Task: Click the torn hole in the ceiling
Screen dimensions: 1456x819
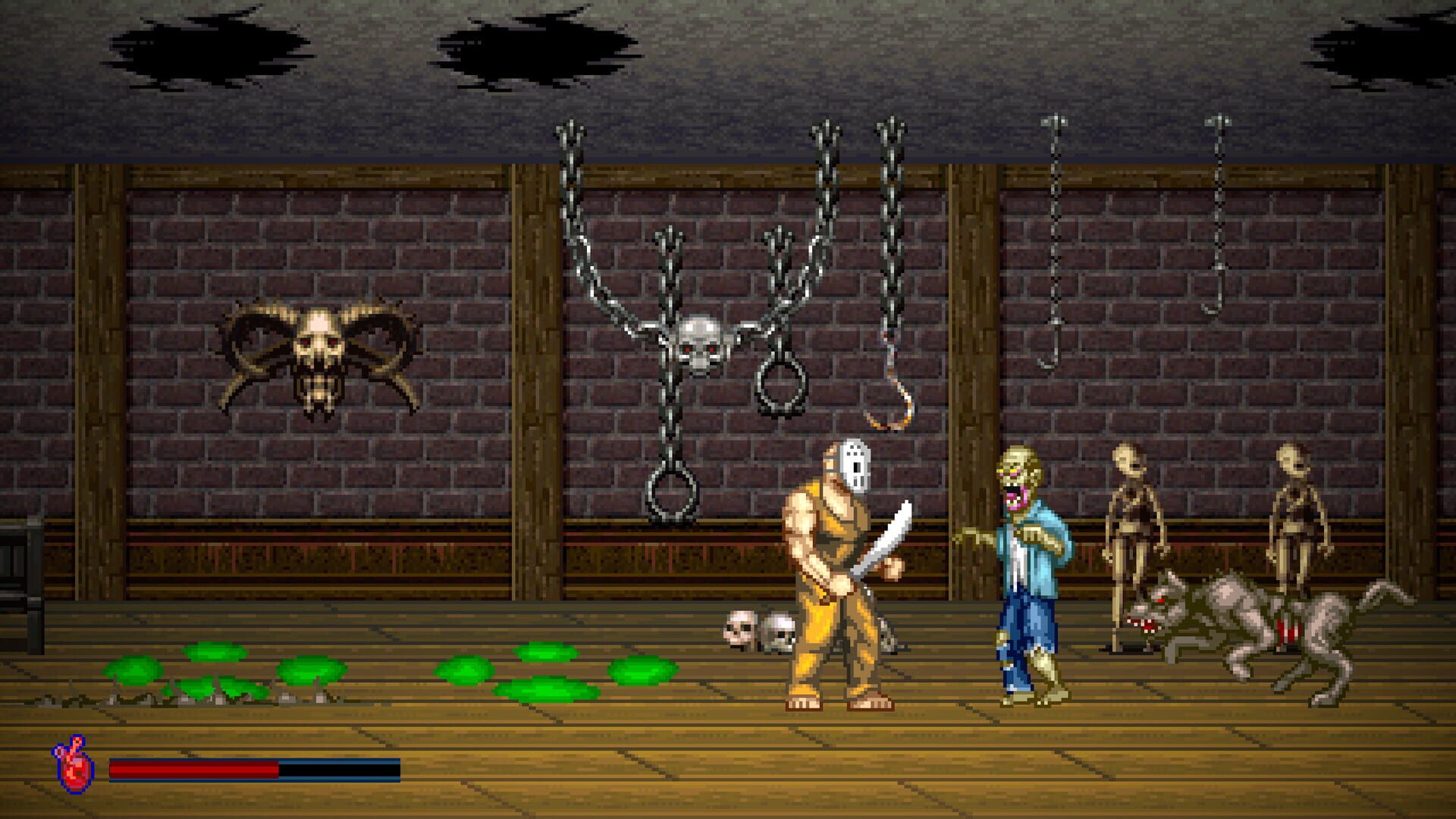Action: (x=531, y=45)
